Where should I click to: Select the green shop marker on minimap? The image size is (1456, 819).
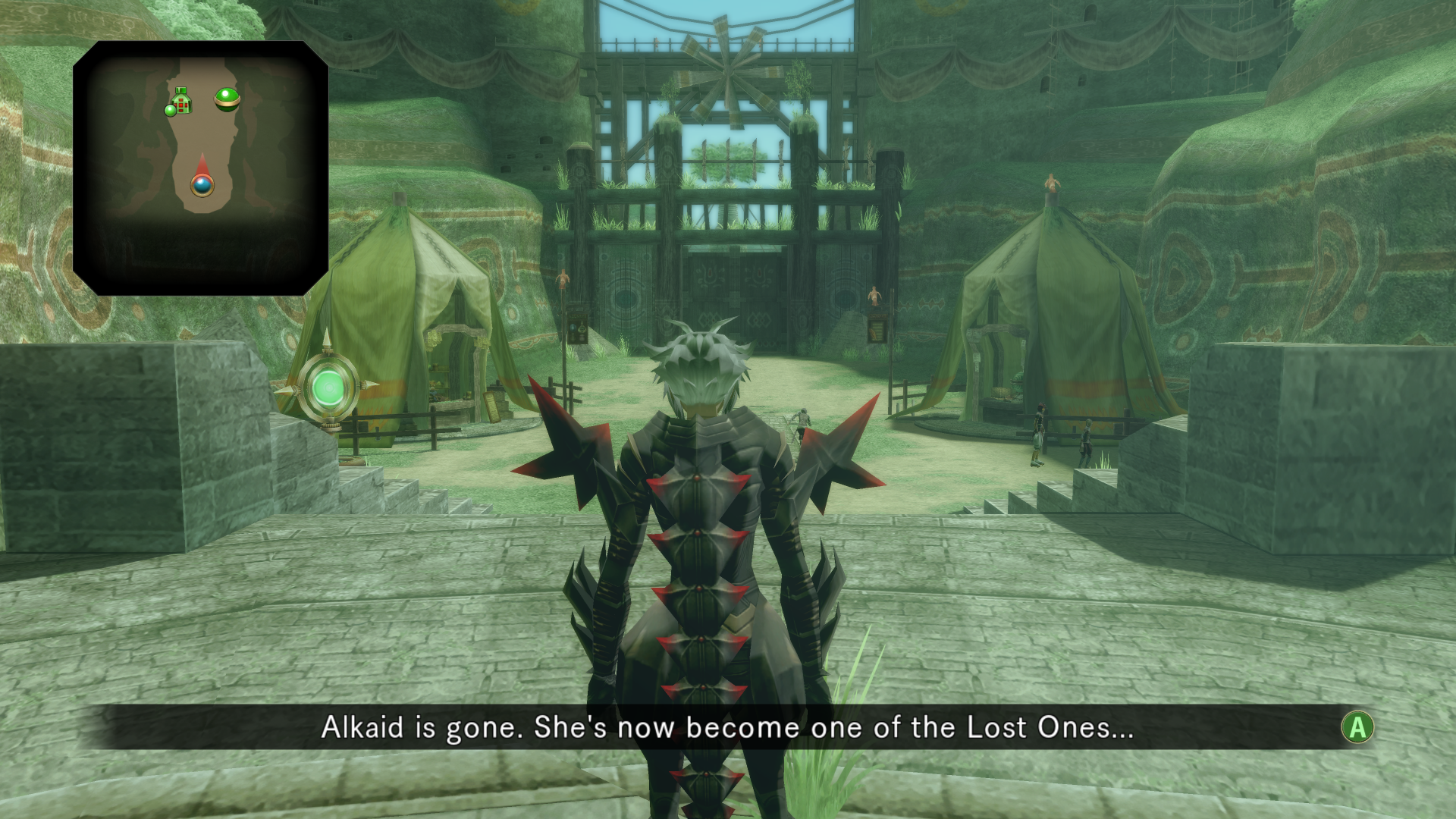180,101
